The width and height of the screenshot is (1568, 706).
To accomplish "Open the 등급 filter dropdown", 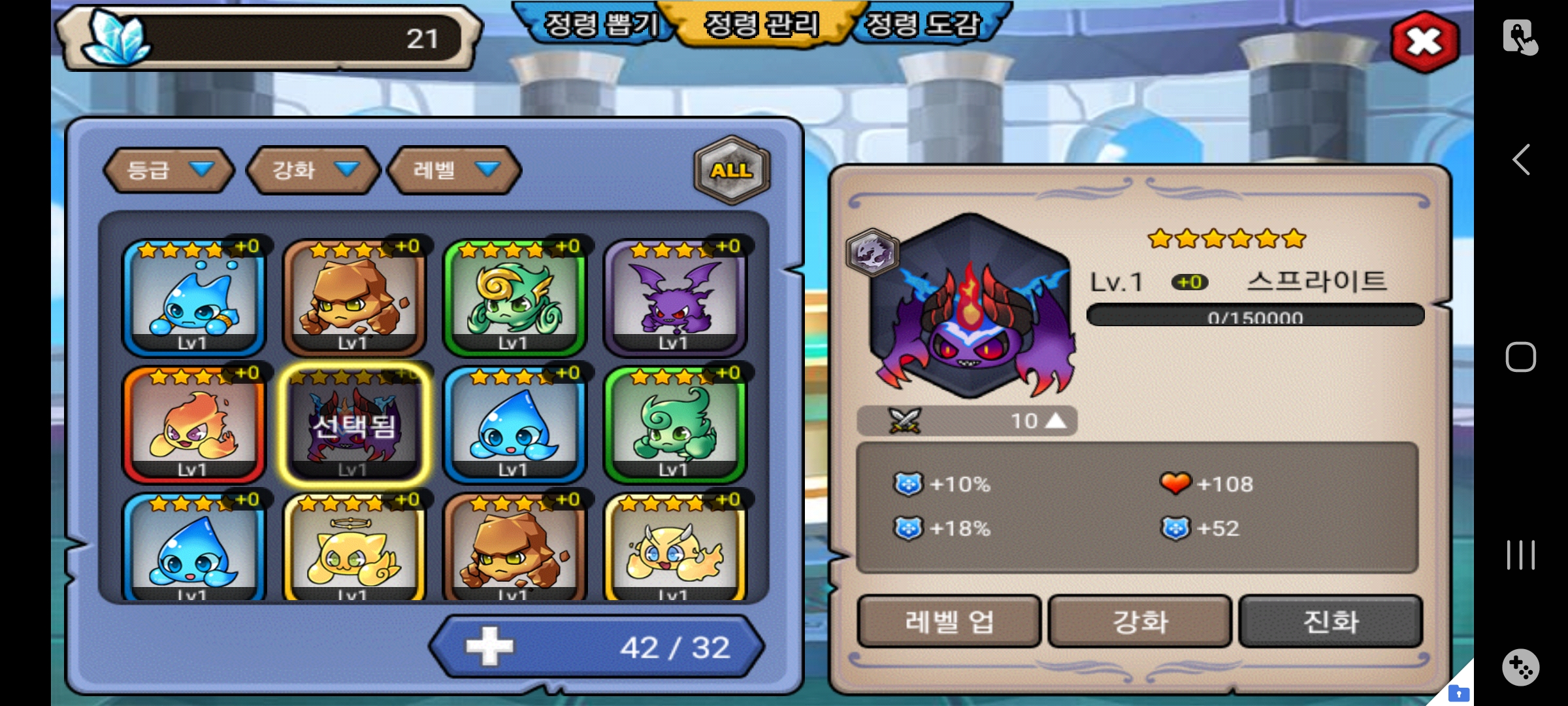I will [x=169, y=170].
